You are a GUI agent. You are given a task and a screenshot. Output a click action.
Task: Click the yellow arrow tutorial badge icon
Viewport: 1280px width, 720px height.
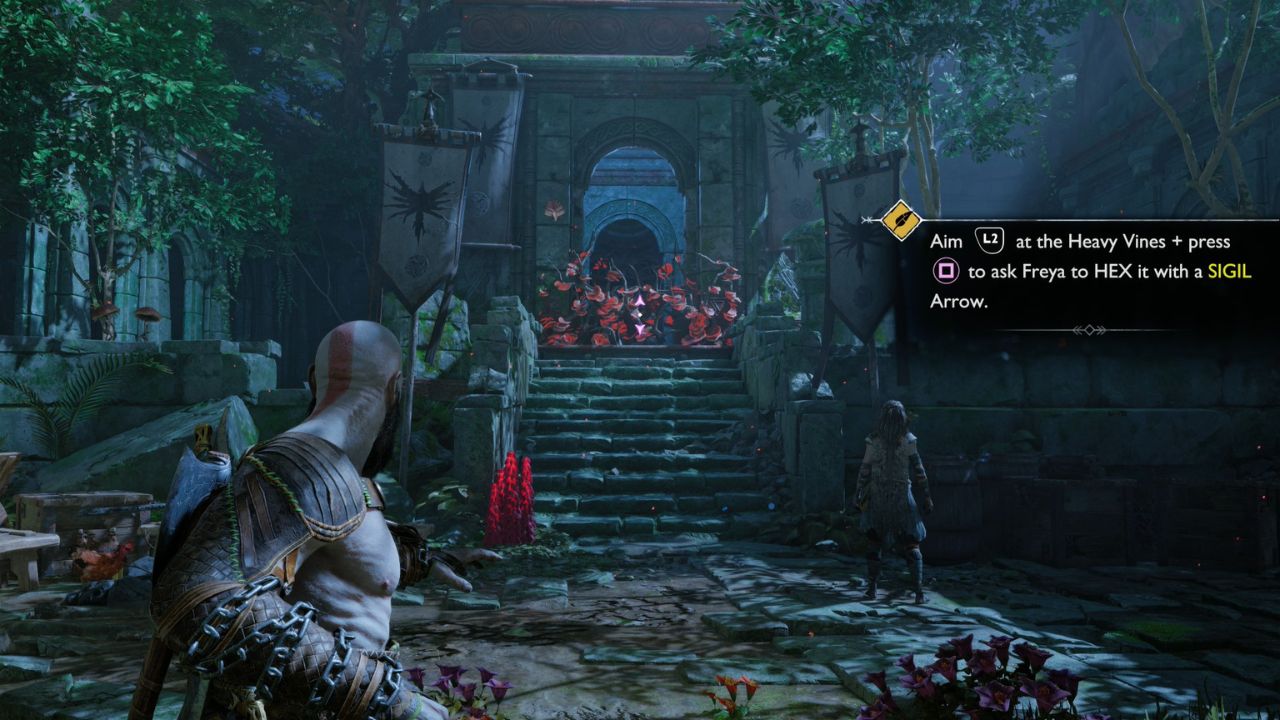[900, 220]
